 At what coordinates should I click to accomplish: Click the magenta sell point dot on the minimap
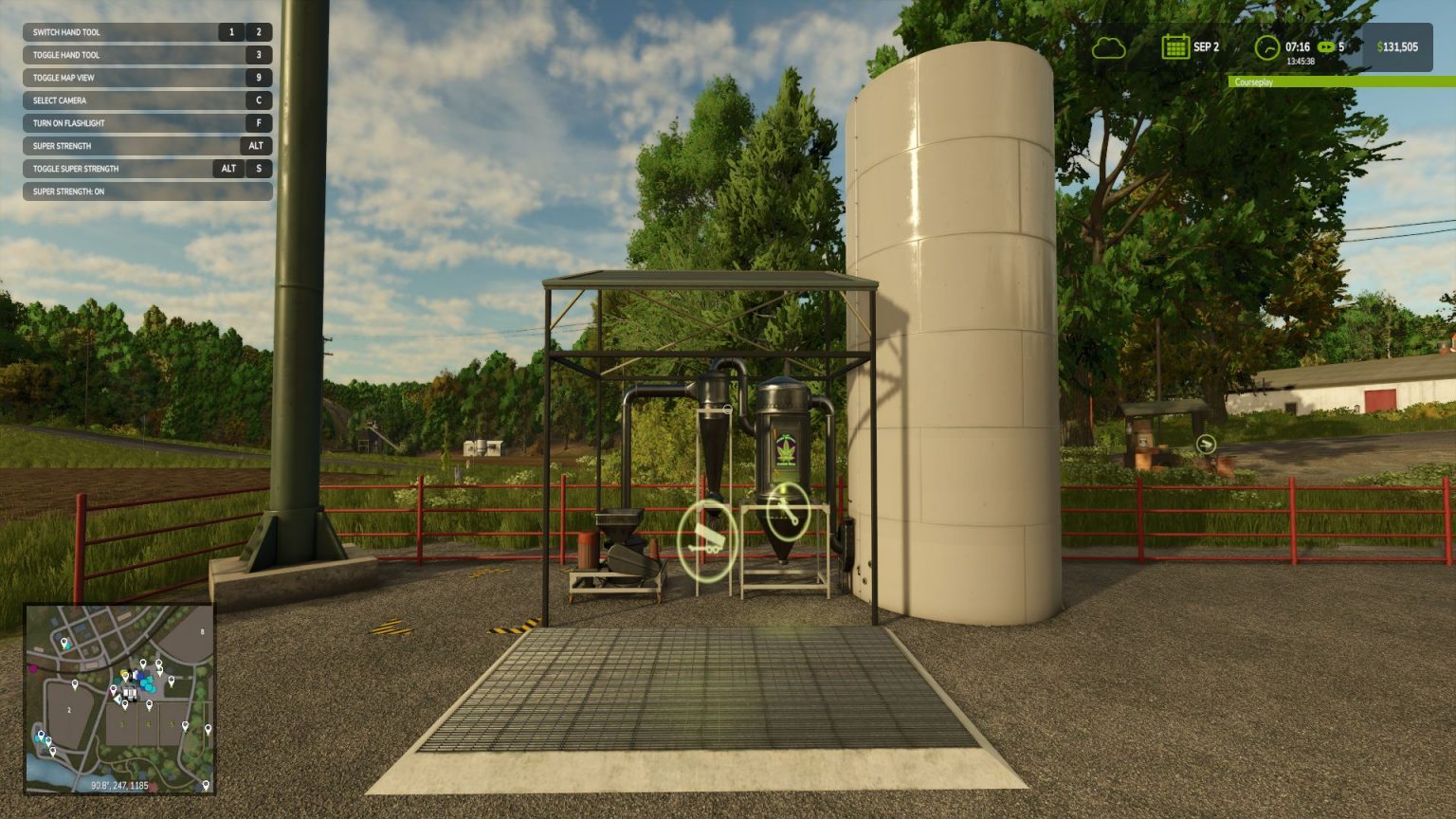tap(32, 667)
